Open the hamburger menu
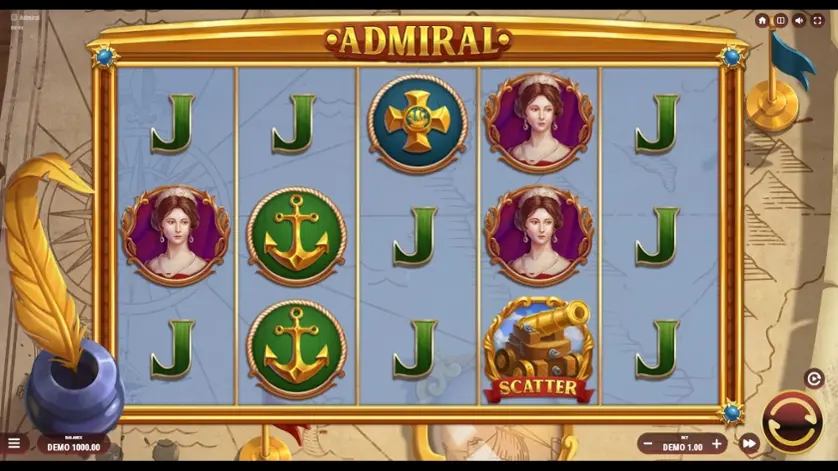 pyautogui.click(x=14, y=443)
